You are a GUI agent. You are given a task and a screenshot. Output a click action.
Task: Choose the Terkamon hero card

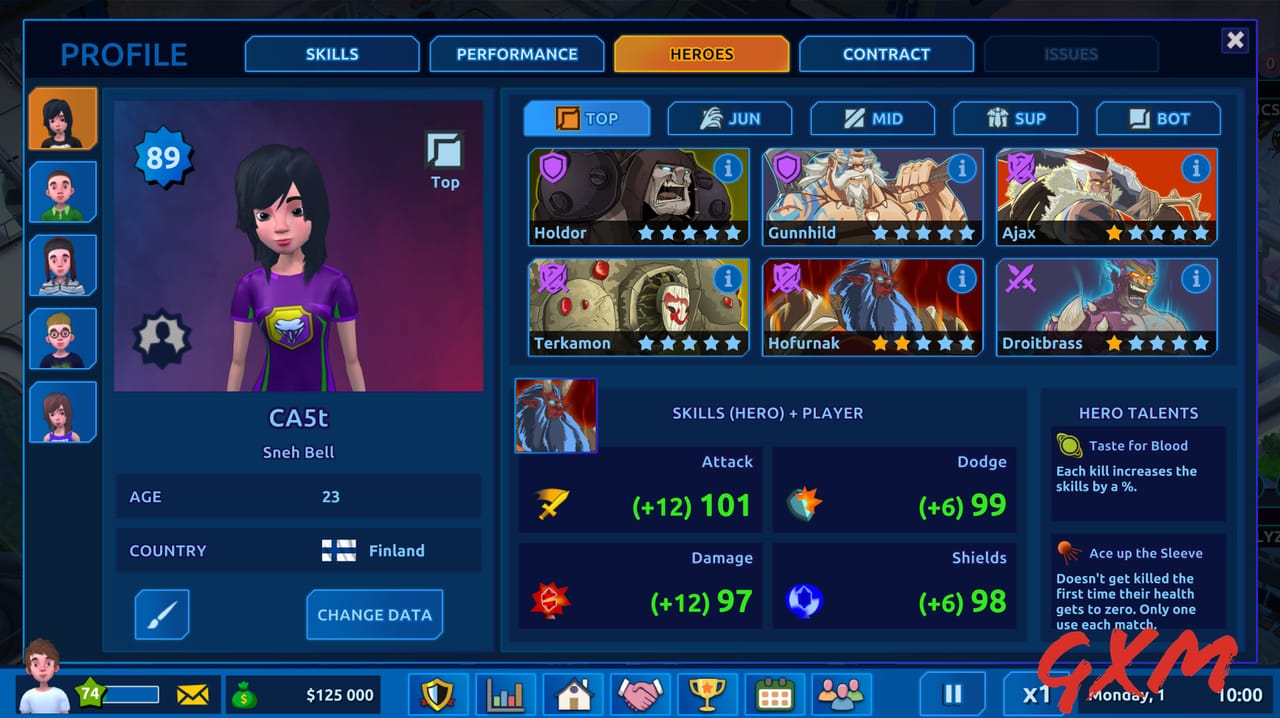pyautogui.click(x=638, y=307)
